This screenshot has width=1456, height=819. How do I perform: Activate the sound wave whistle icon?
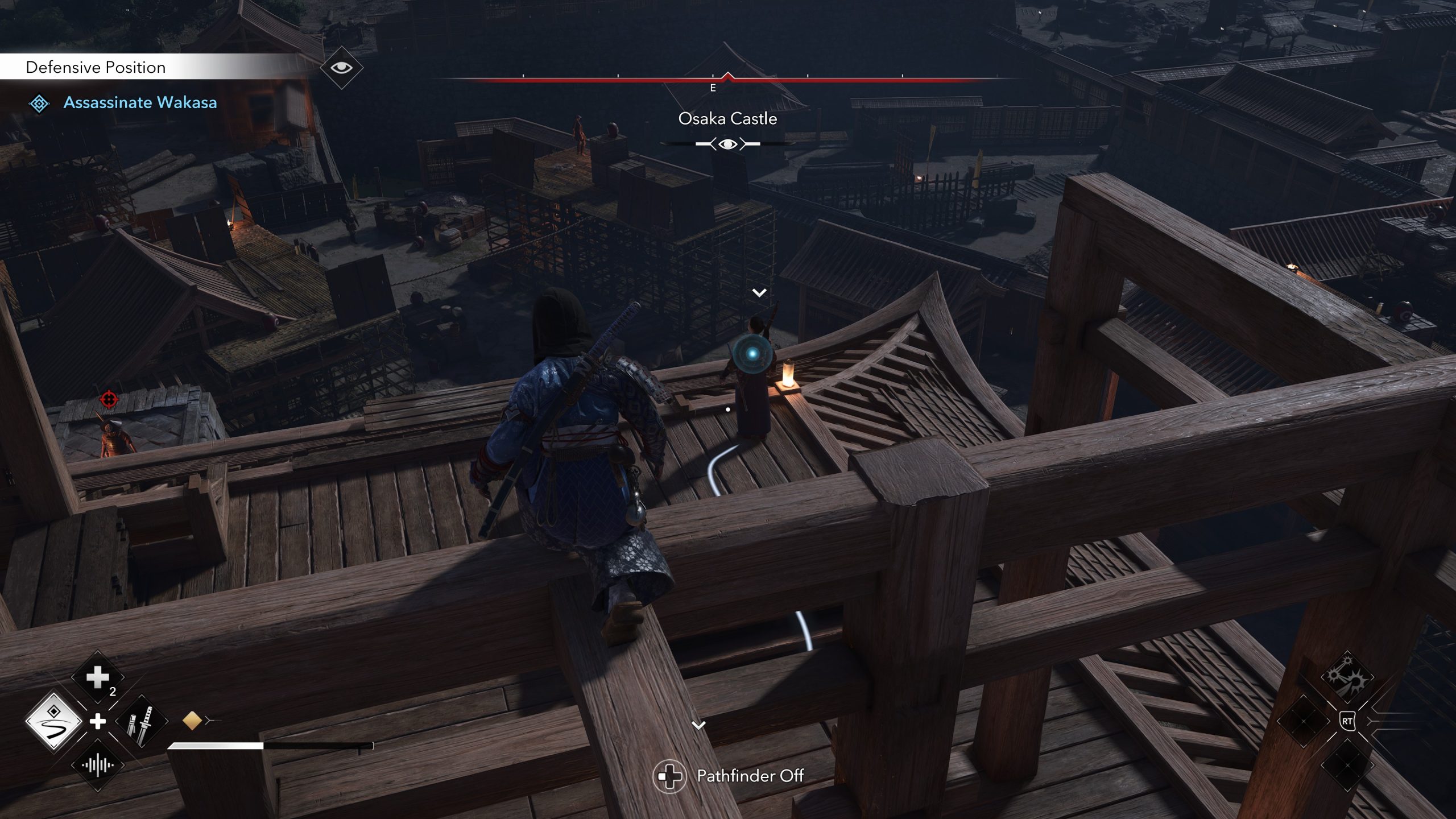[98, 766]
